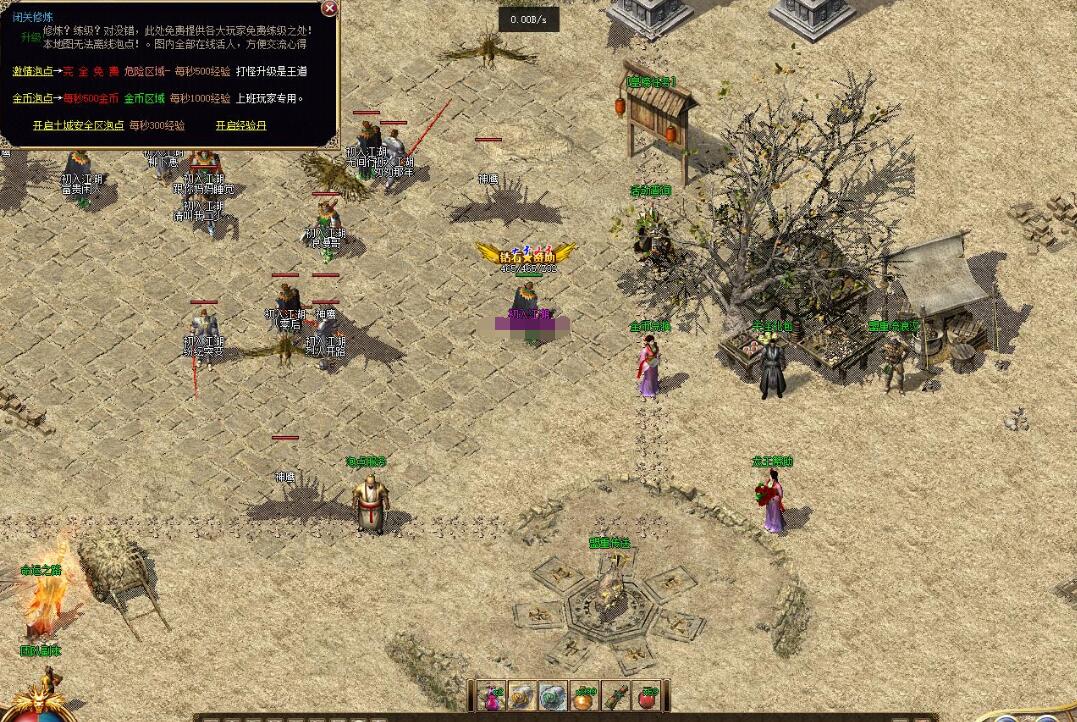Select the yellow stone belt slot
This screenshot has width=1077, height=722.
click(x=522, y=697)
